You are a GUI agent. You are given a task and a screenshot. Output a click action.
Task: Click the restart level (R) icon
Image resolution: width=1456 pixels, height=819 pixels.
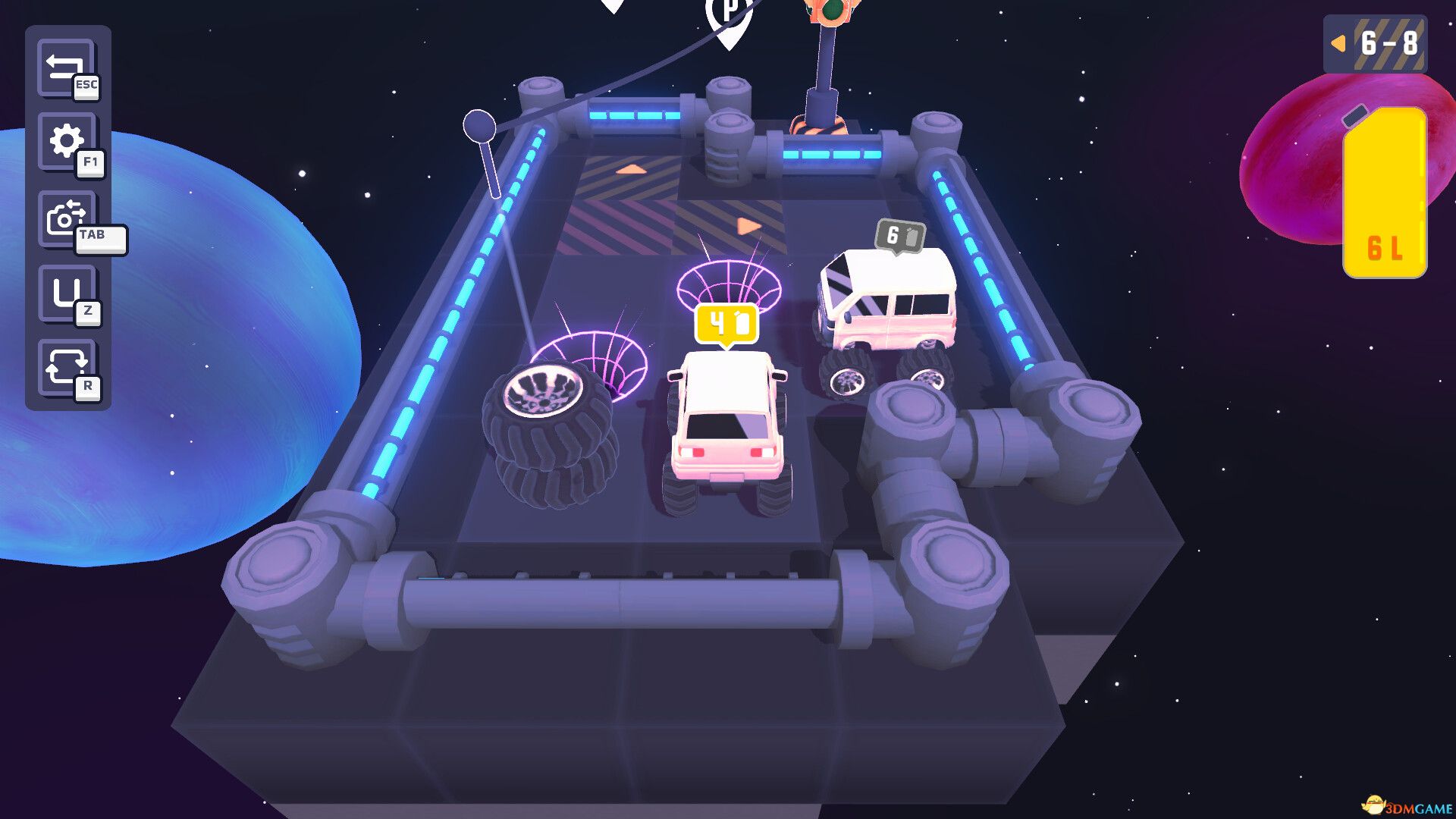pos(67,366)
